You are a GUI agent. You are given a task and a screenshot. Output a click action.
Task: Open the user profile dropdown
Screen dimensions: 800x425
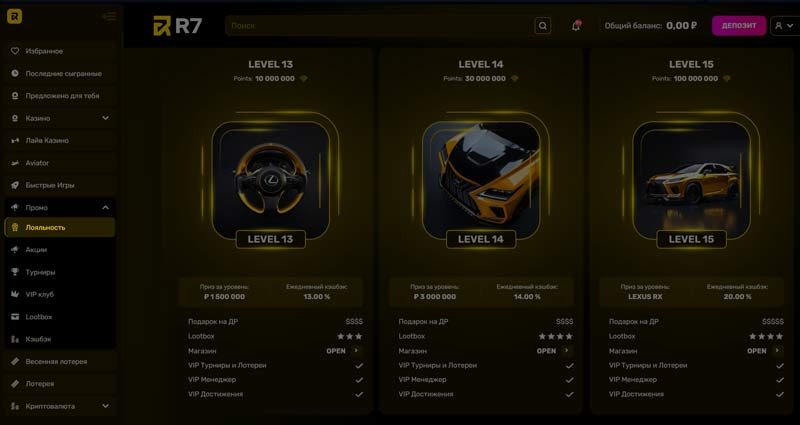pos(784,26)
